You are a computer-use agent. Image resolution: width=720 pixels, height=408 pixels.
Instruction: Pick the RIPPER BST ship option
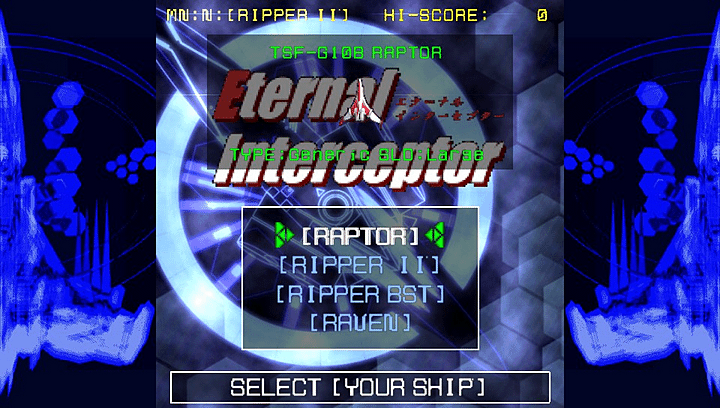[x=360, y=294]
